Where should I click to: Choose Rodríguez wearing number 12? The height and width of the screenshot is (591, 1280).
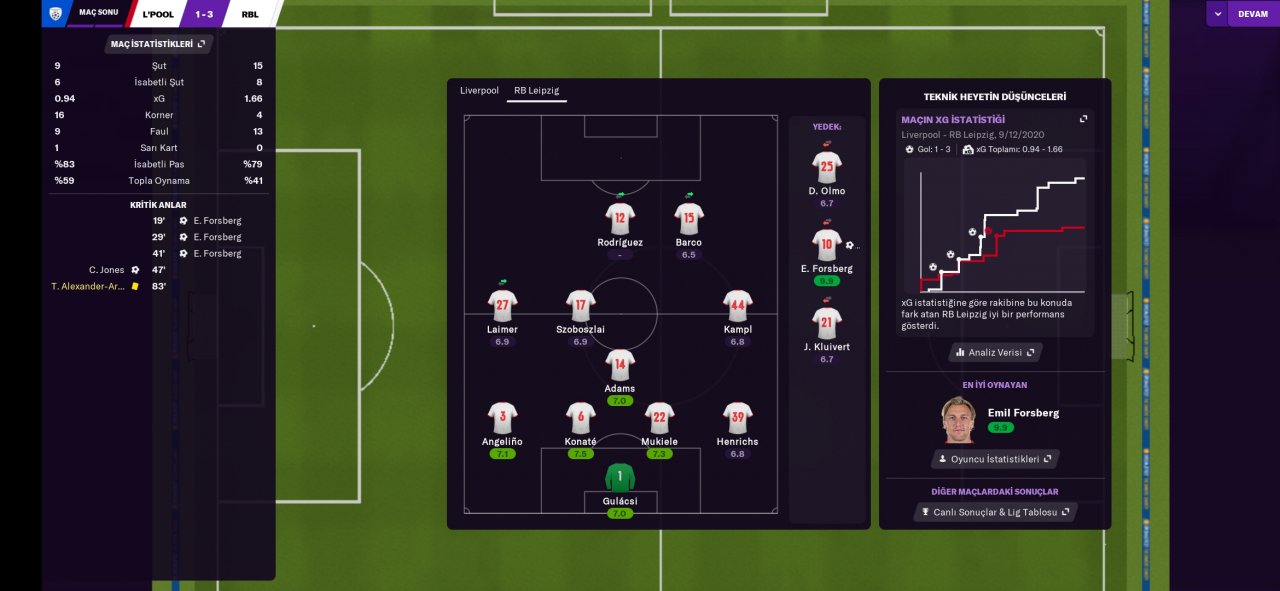point(620,219)
